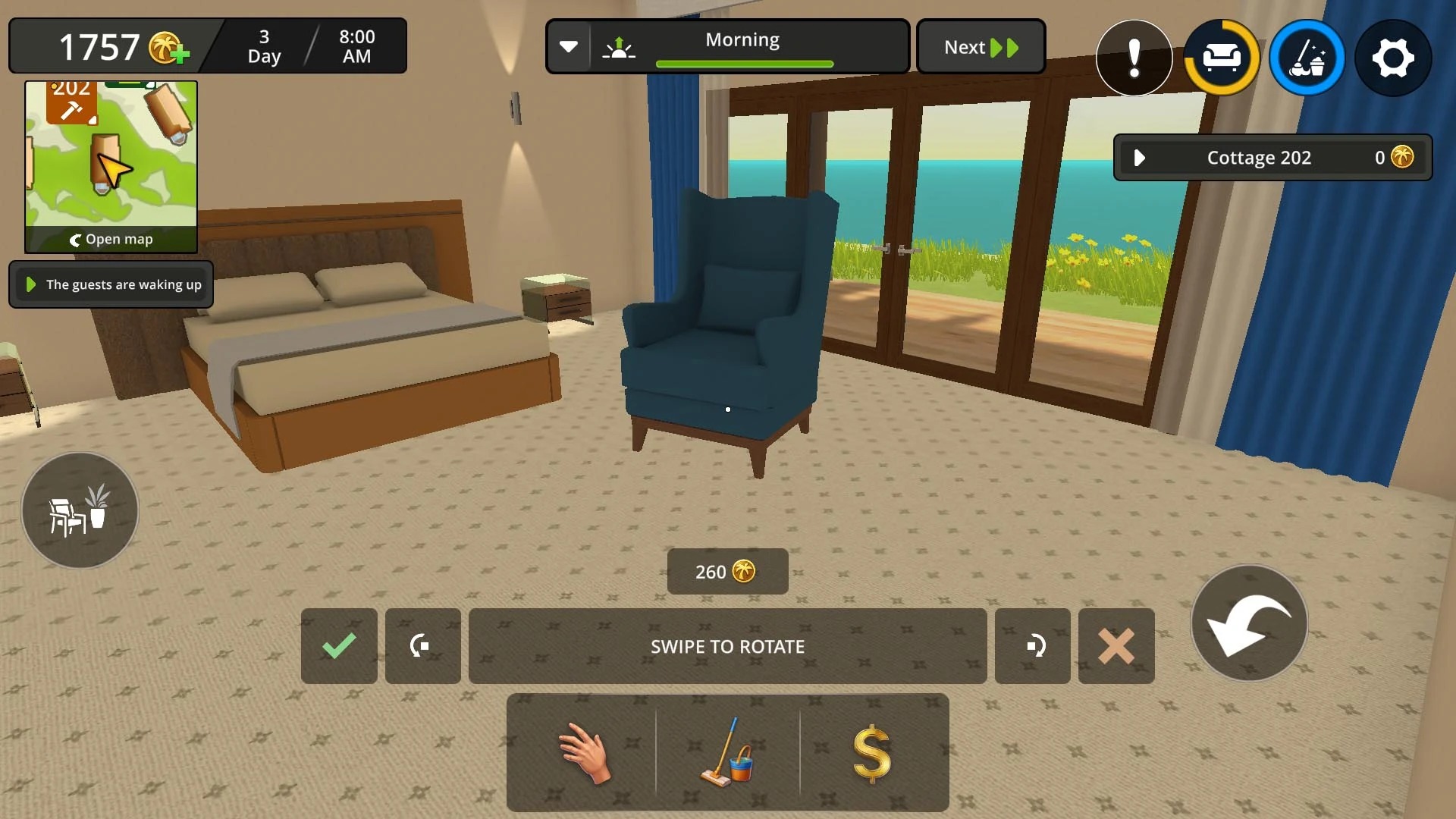This screenshot has height=819, width=1456.
Task: Click the Morning progress bar
Action: 742,64
